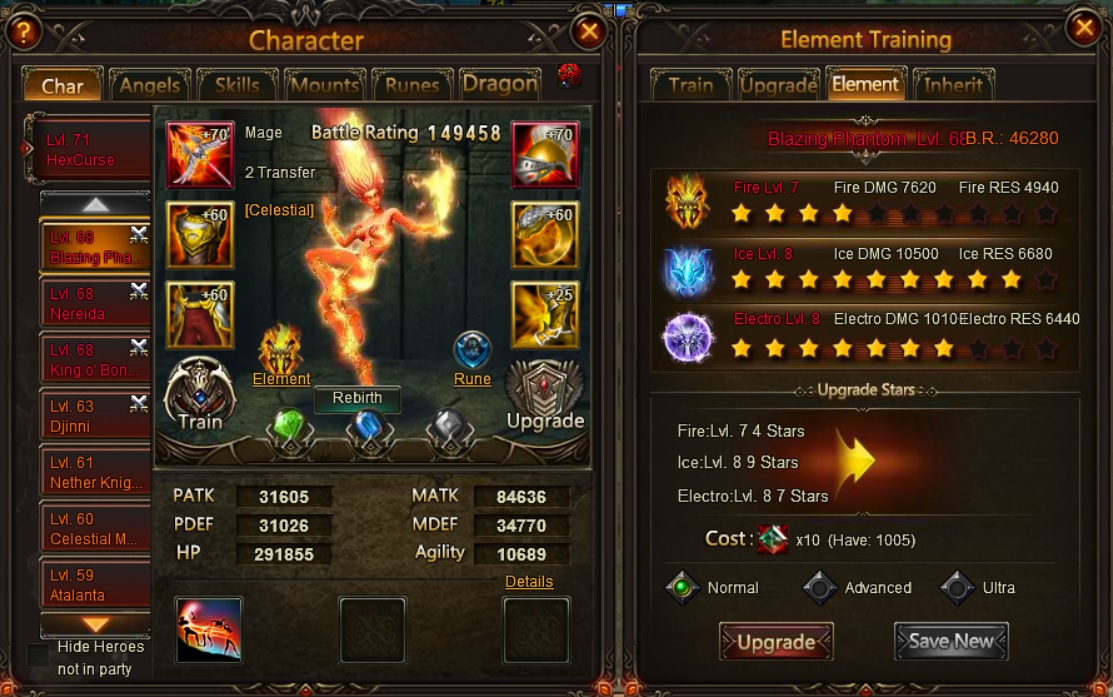Viewport: 1113px width, 697px height.
Task: Switch to the Inherit tab
Action: [953, 85]
